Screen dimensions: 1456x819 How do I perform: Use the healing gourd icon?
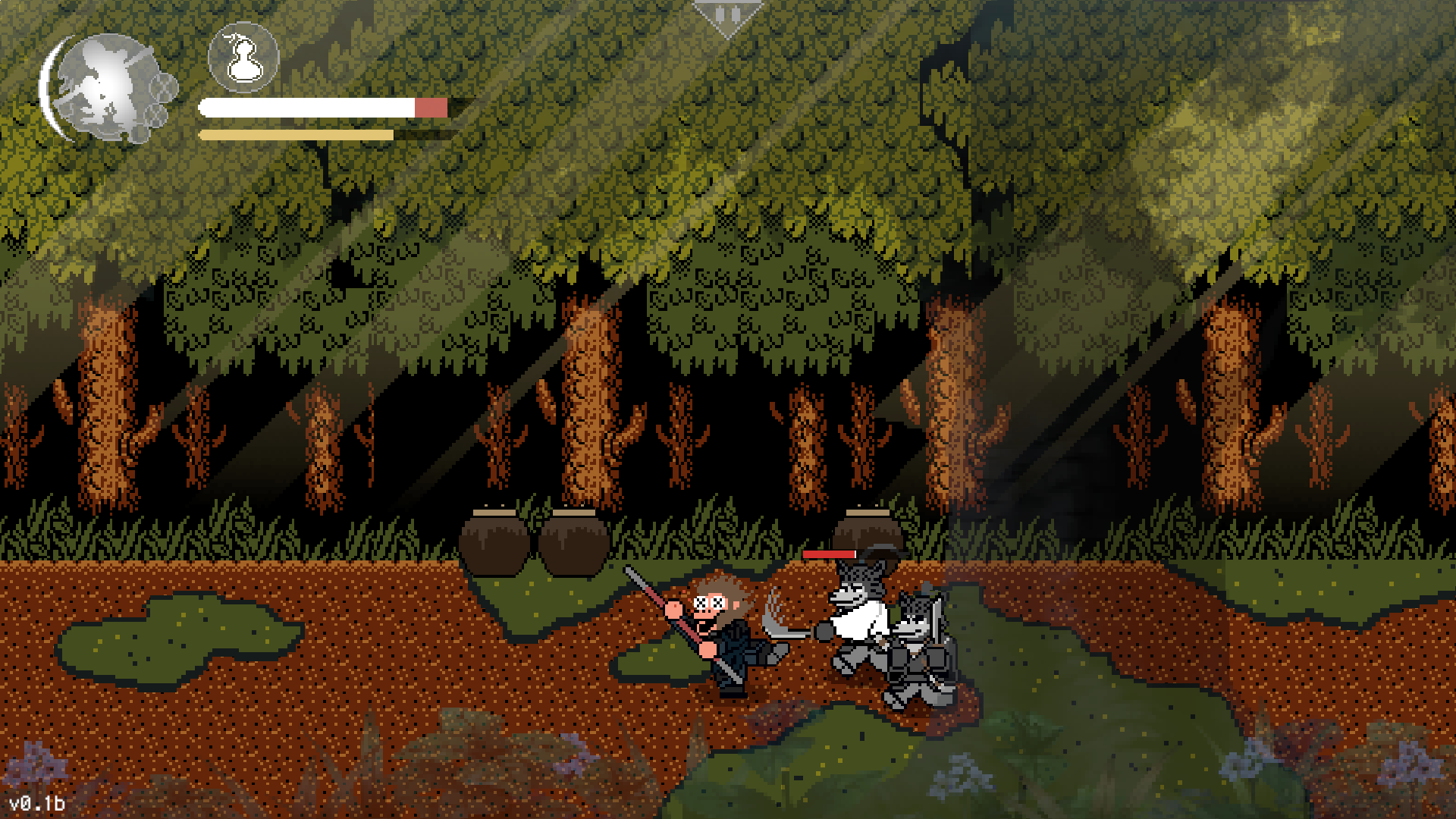point(243,58)
